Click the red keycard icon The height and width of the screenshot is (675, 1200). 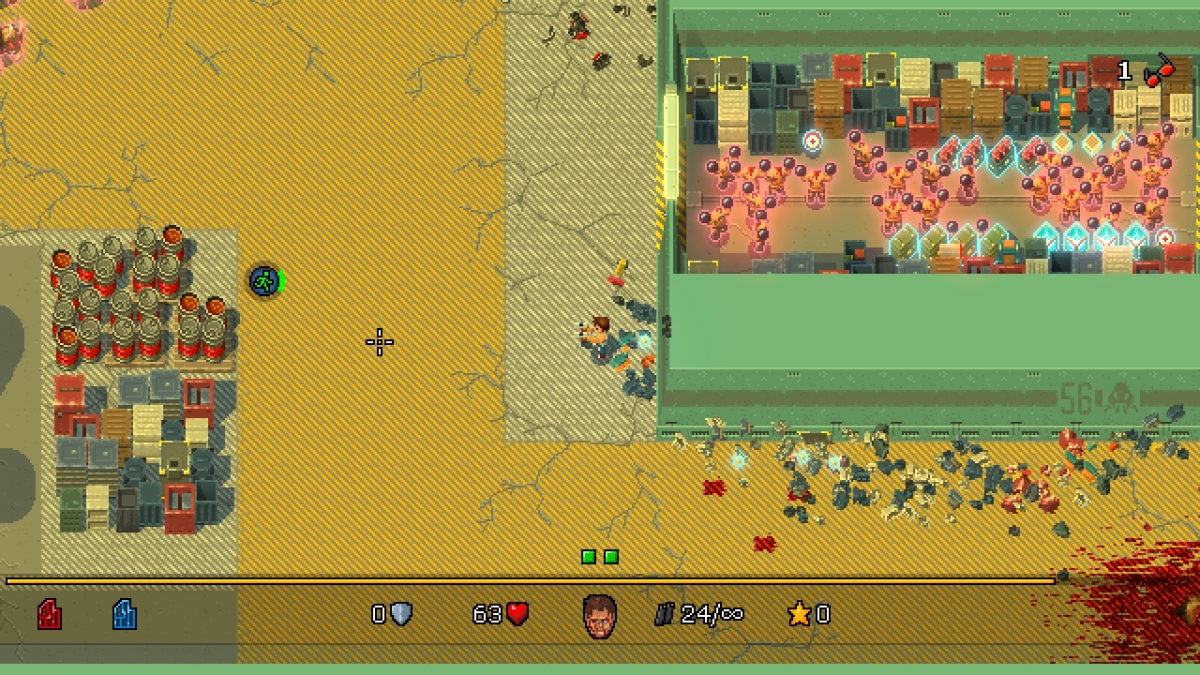point(49,614)
